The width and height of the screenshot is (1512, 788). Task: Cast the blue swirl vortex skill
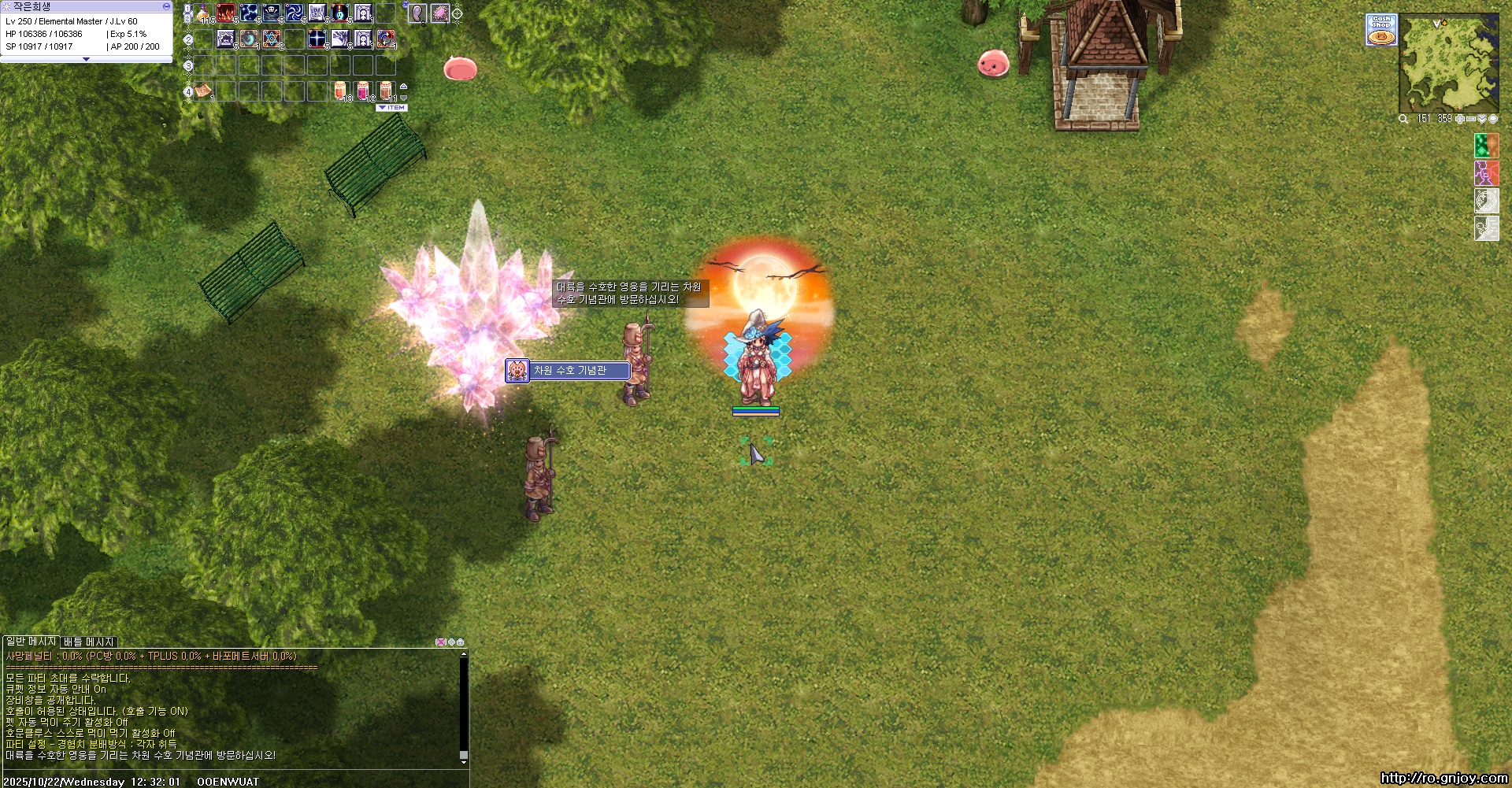295,13
